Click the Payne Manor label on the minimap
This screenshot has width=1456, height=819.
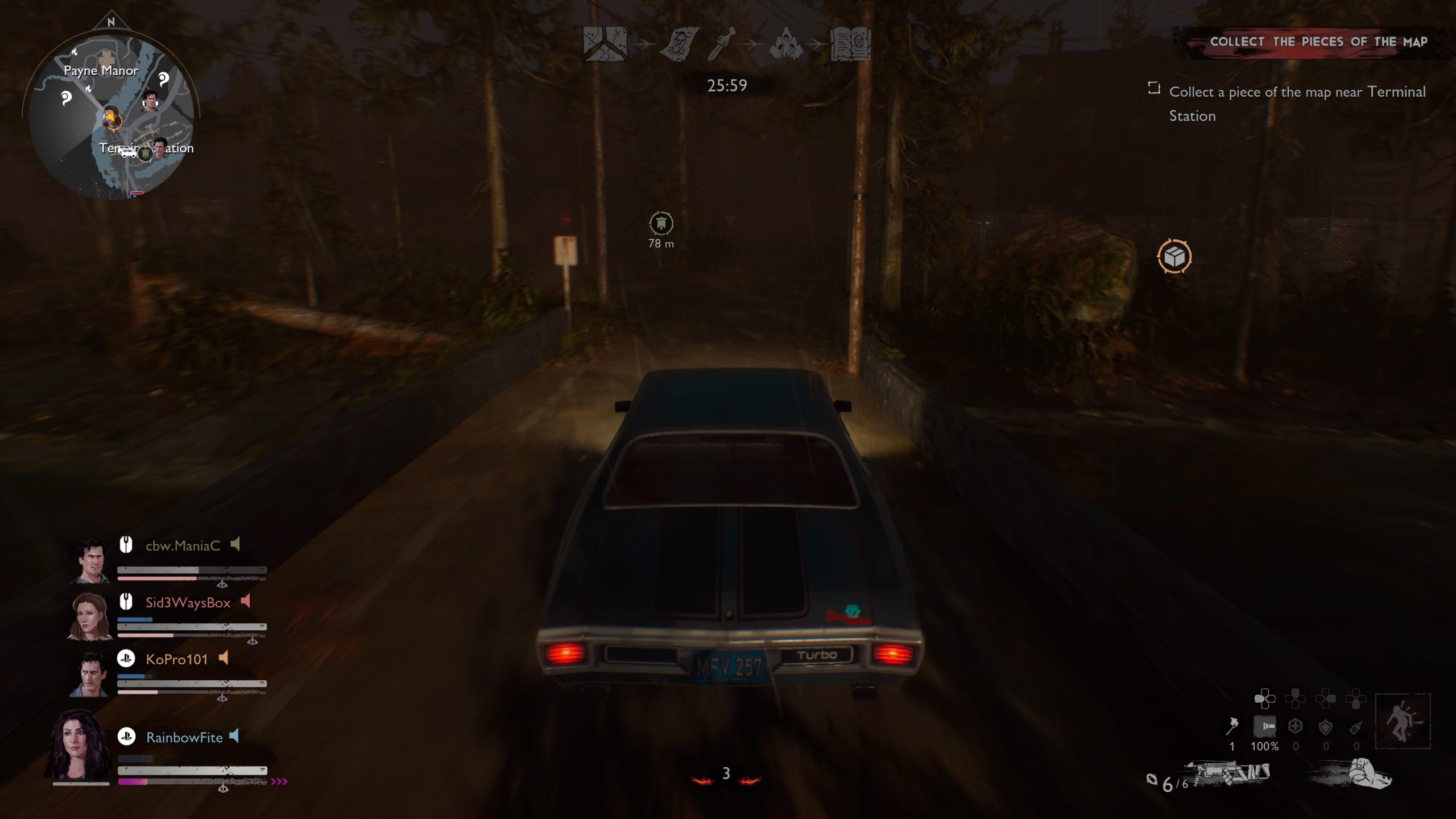coord(100,71)
